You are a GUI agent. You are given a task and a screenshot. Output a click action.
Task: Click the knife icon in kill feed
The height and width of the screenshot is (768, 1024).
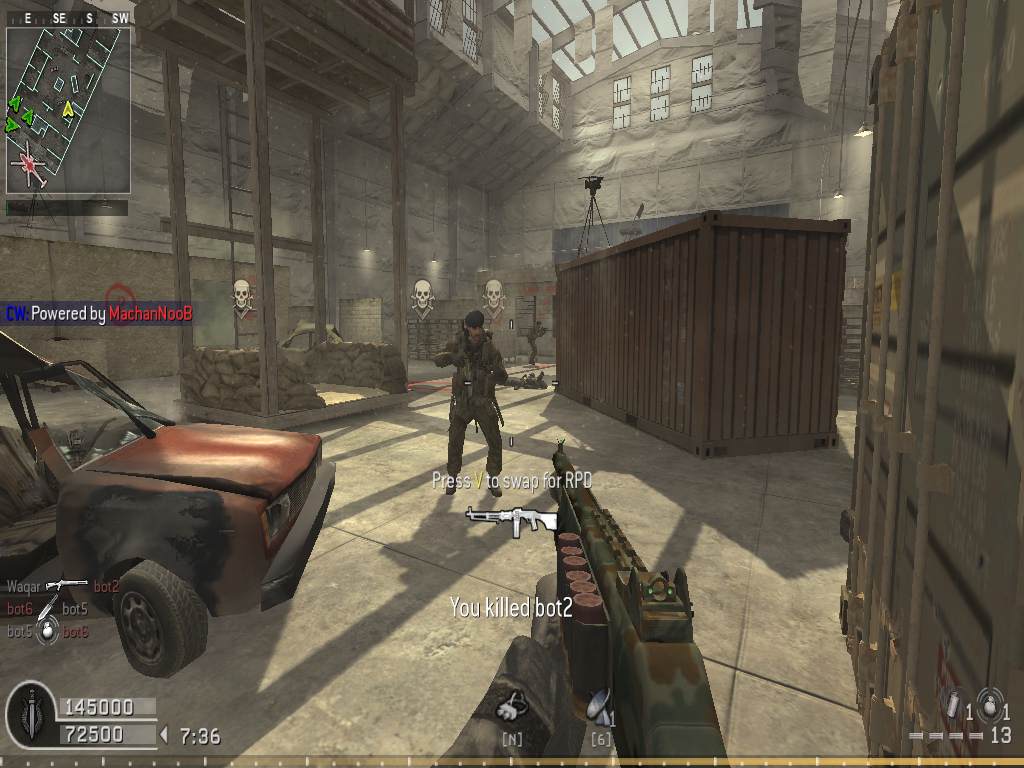click(x=48, y=608)
